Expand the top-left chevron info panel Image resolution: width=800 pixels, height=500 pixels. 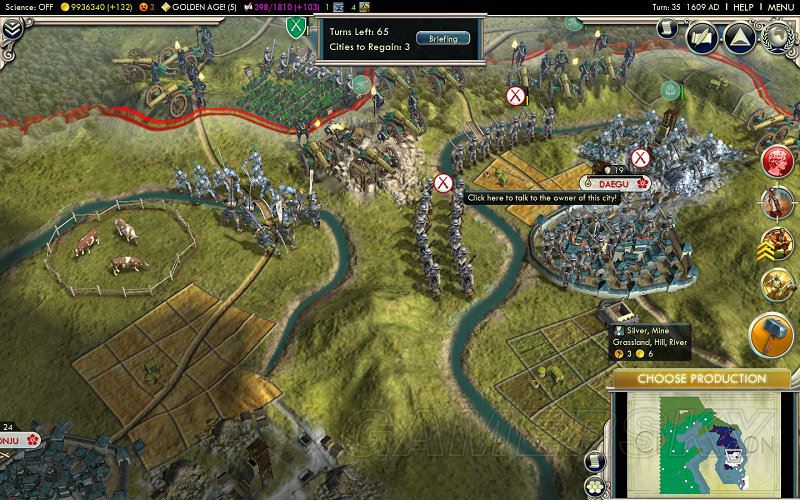(13, 29)
